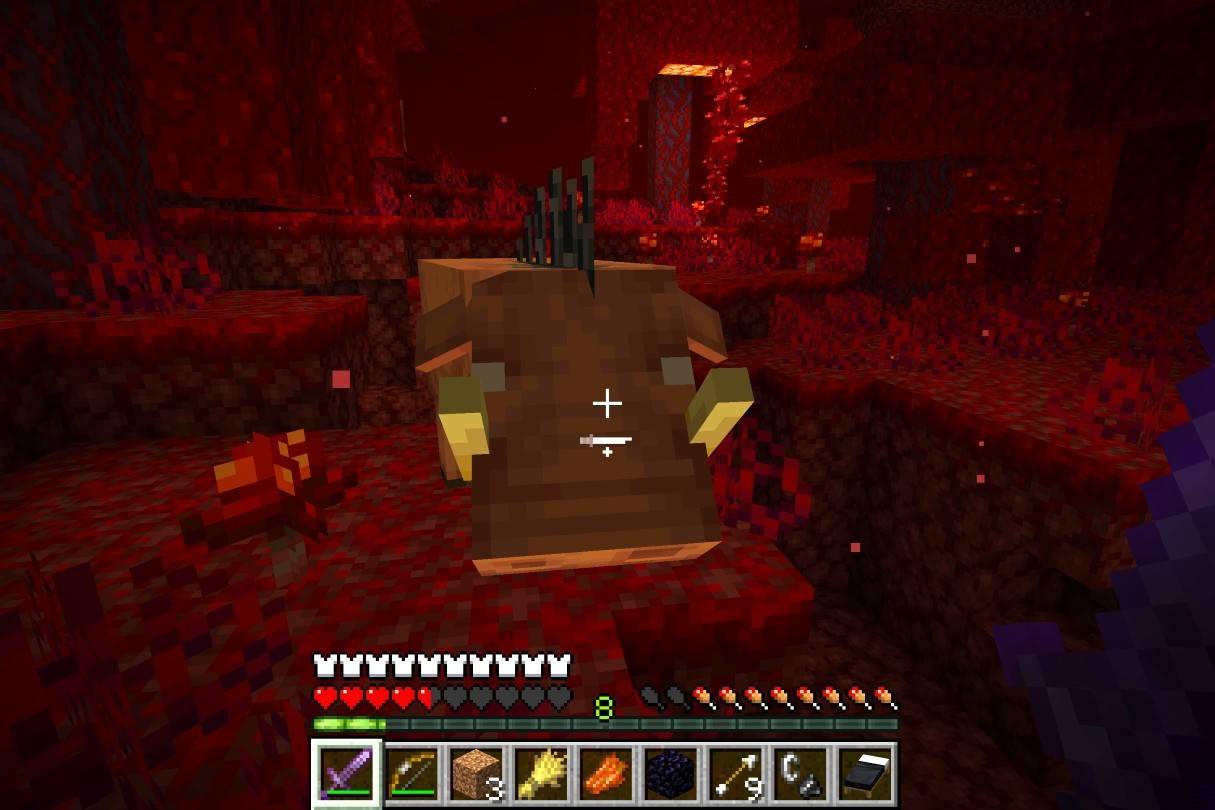Choose the dirt block stack

tap(476, 773)
